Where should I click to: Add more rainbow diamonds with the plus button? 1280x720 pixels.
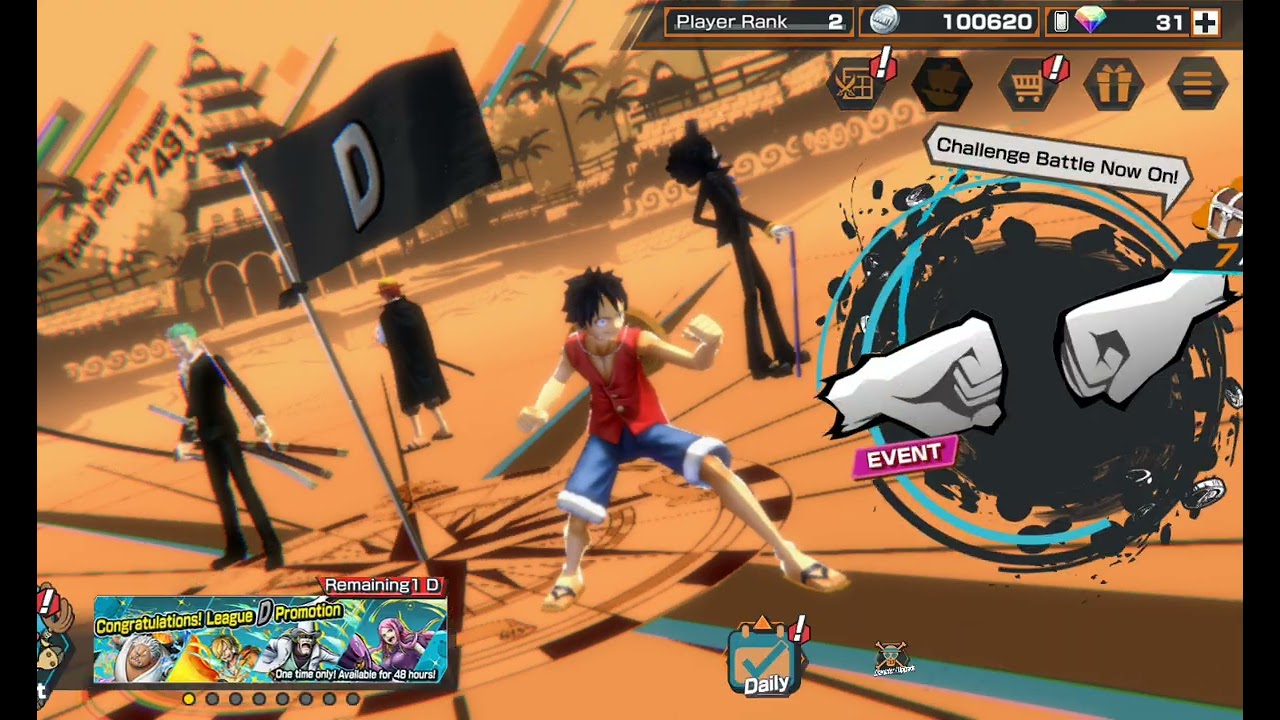click(x=1206, y=22)
